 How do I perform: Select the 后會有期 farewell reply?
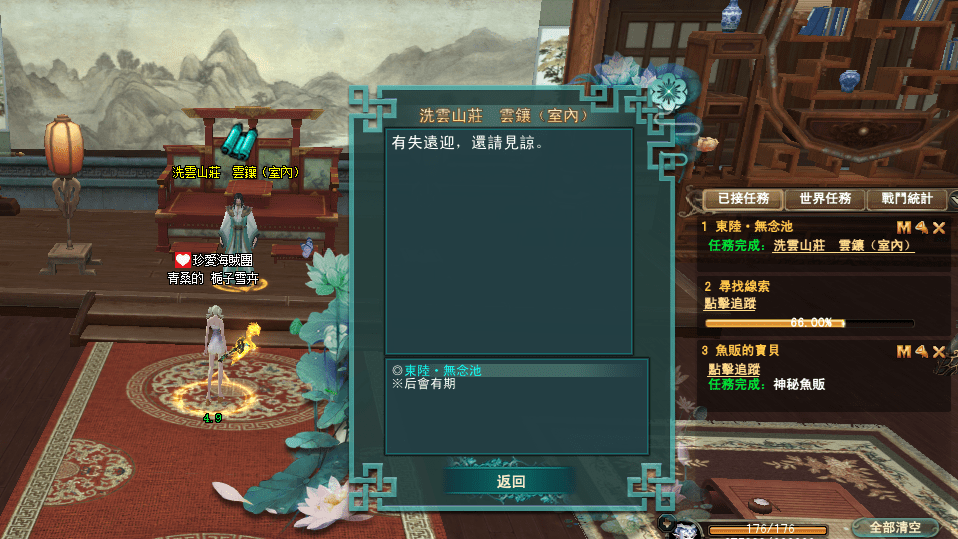(x=429, y=383)
